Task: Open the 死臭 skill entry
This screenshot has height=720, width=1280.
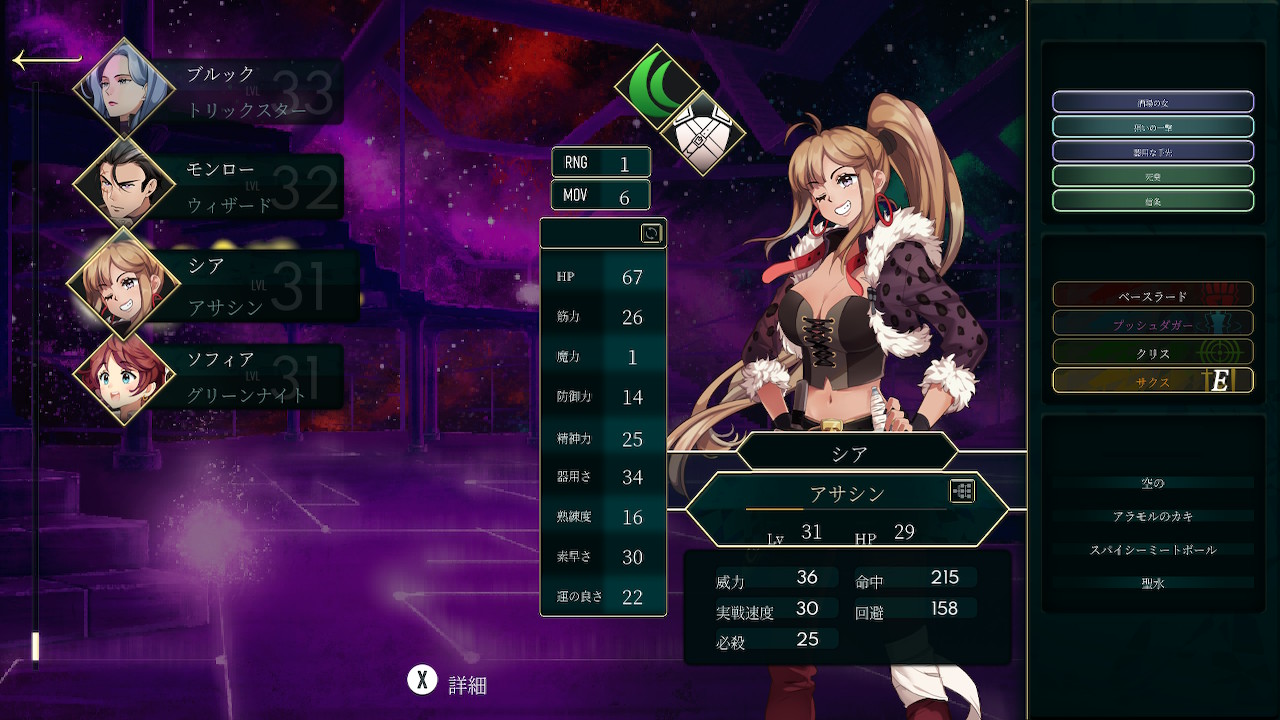Action: [x=1152, y=176]
